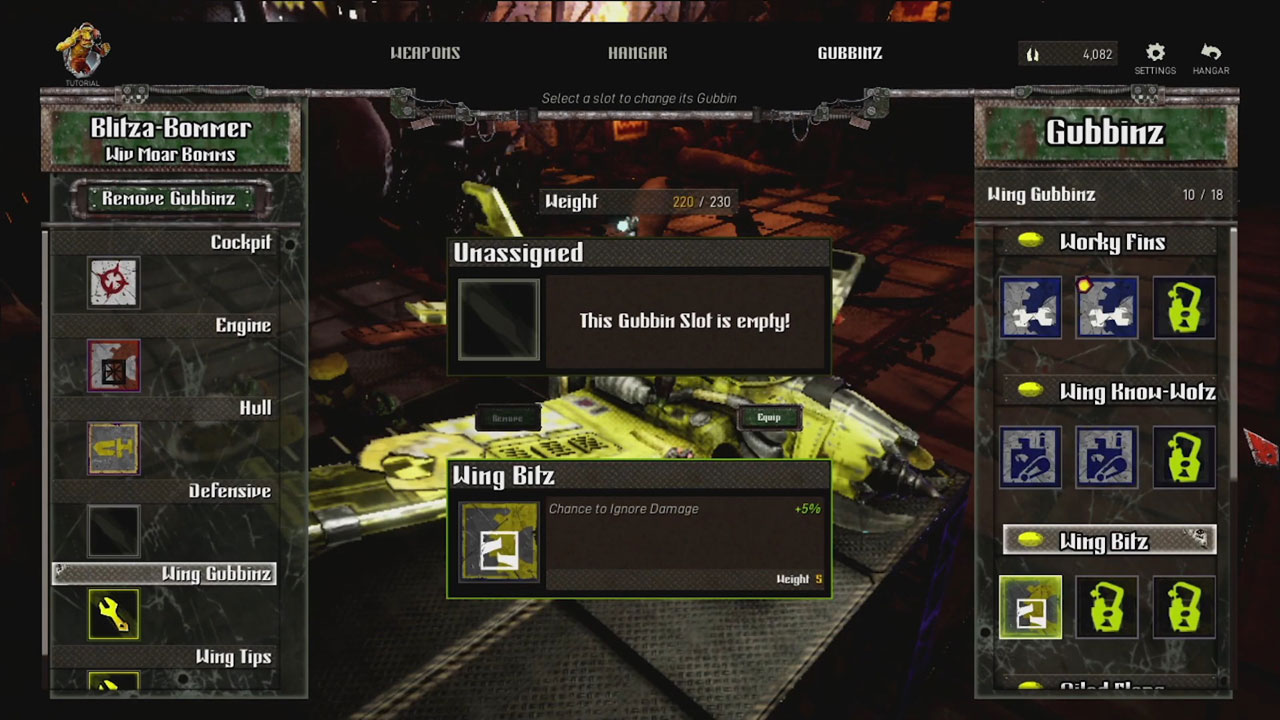Pick the first Wing Know-Wotz gubbin tile
The height and width of the screenshot is (720, 1280).
point(1030,457)
